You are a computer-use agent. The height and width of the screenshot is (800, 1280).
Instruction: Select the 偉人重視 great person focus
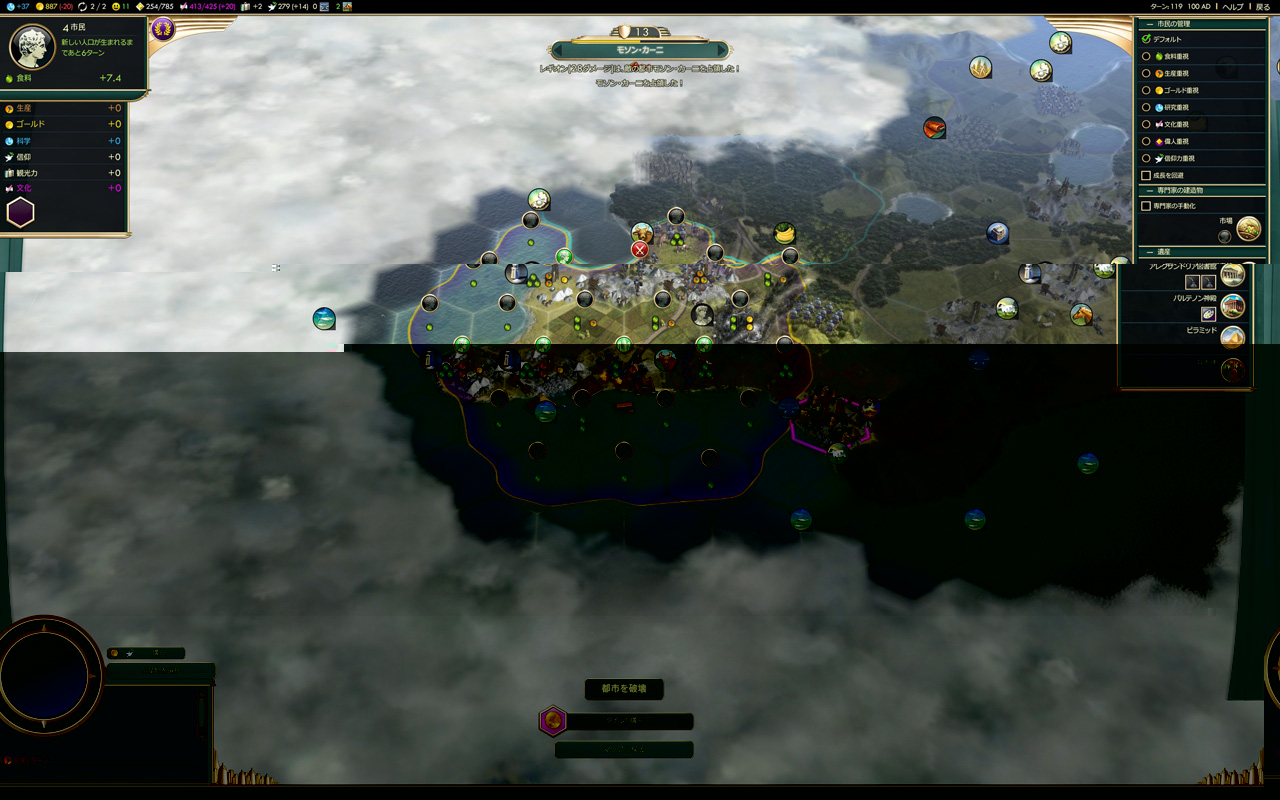pos(1147,141)
